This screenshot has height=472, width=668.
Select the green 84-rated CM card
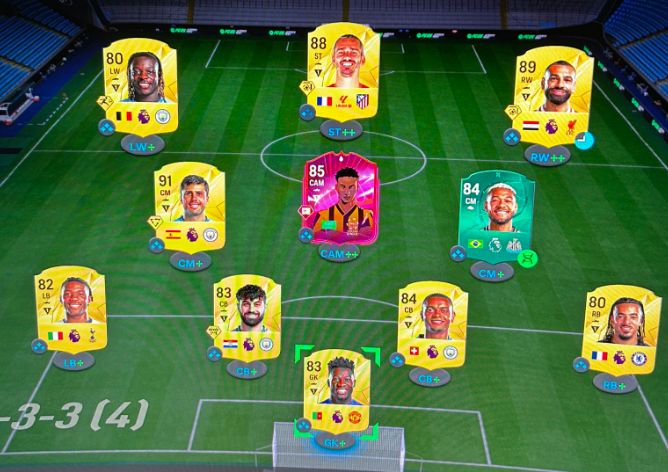pos(496,216)
